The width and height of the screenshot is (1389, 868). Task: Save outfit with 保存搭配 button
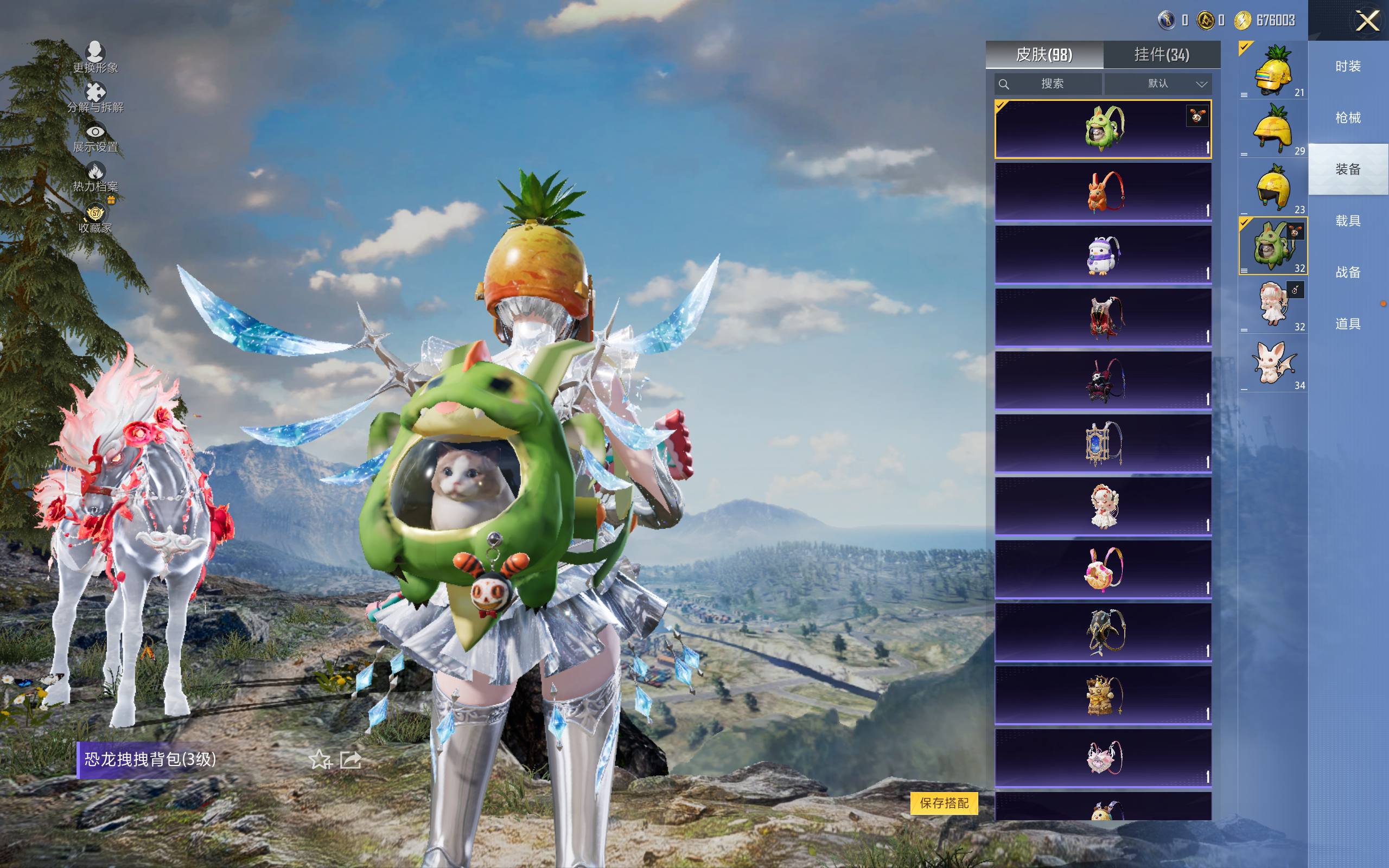944,802
